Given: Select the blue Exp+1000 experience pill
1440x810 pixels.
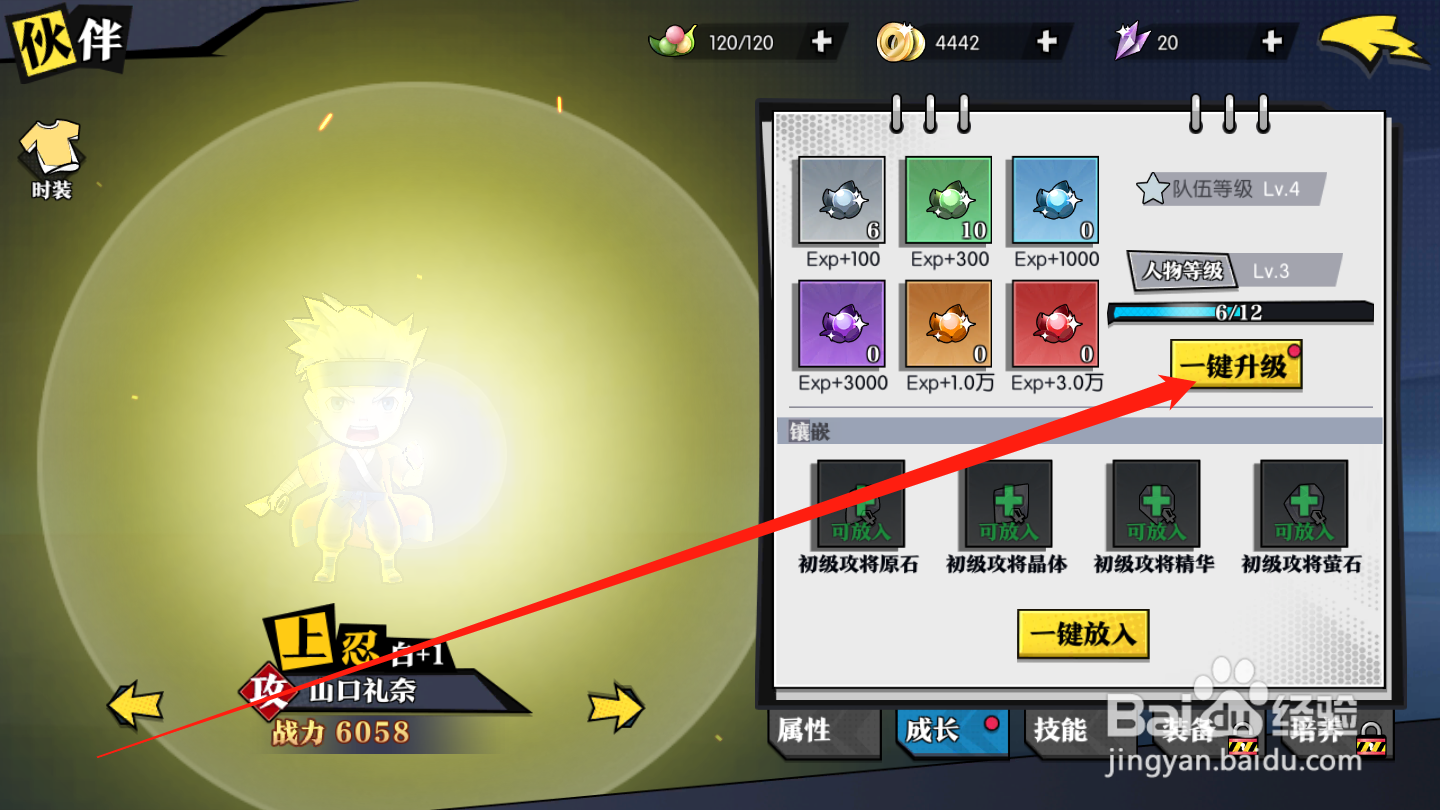Looking at the screenshot, I should 1053,200.
